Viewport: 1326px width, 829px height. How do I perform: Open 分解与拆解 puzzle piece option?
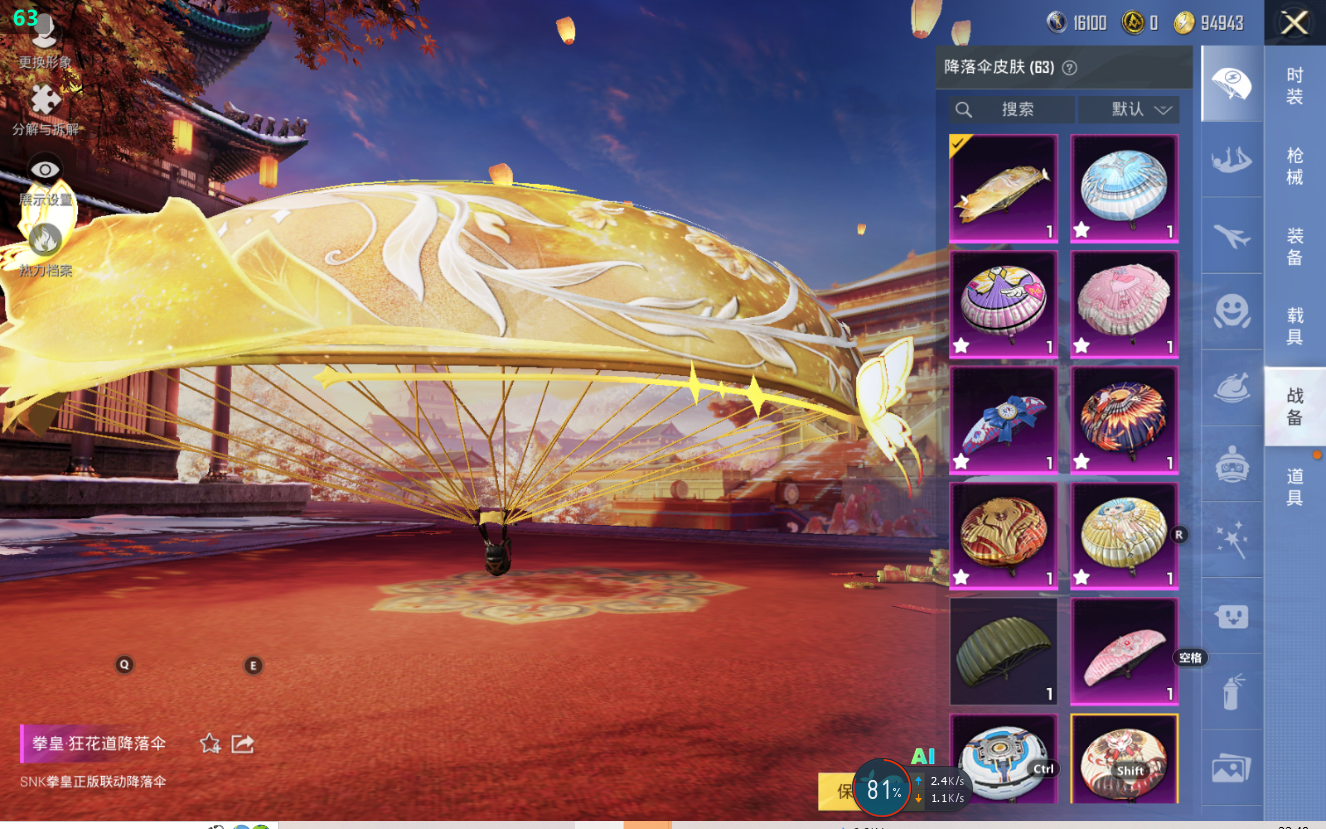(45, 106)
